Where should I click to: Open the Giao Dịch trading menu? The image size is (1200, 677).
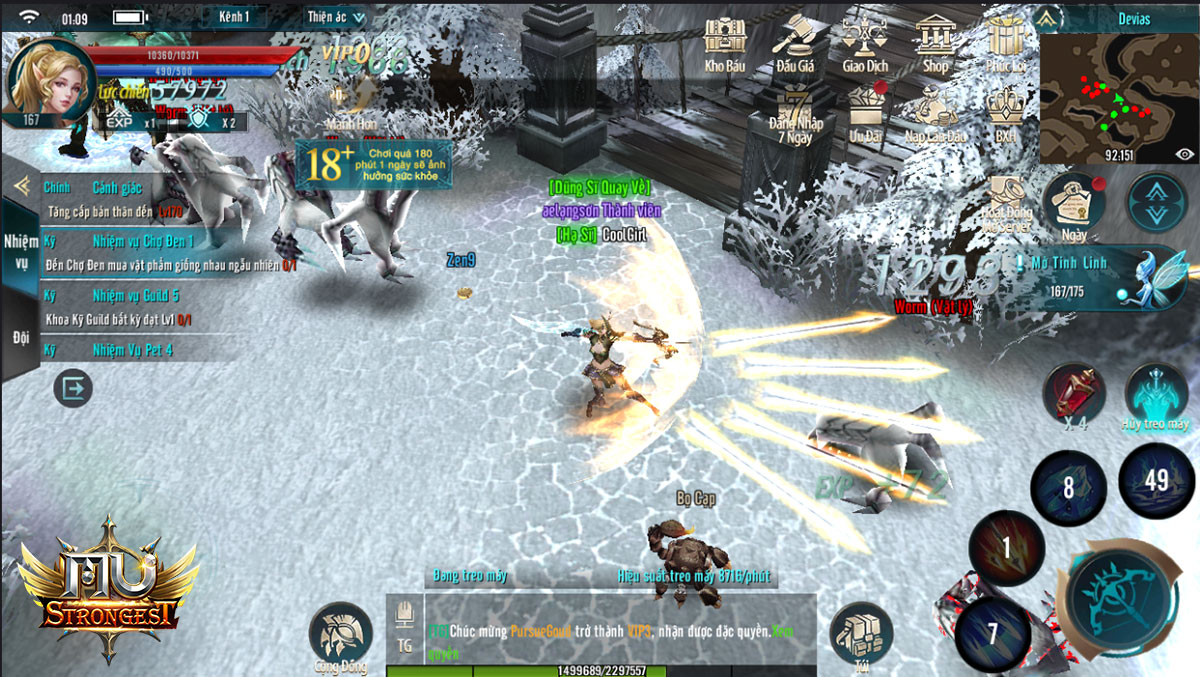click(x=865, y=43)
